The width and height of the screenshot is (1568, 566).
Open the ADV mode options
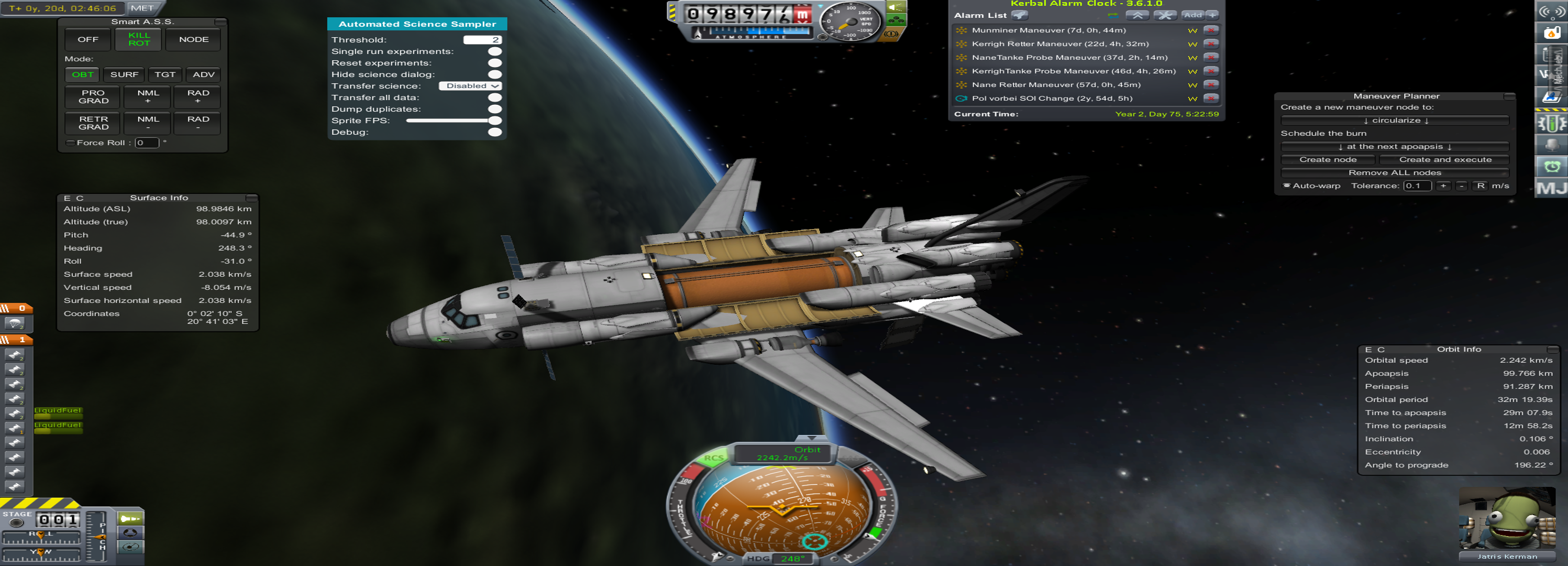pos(203,75)
